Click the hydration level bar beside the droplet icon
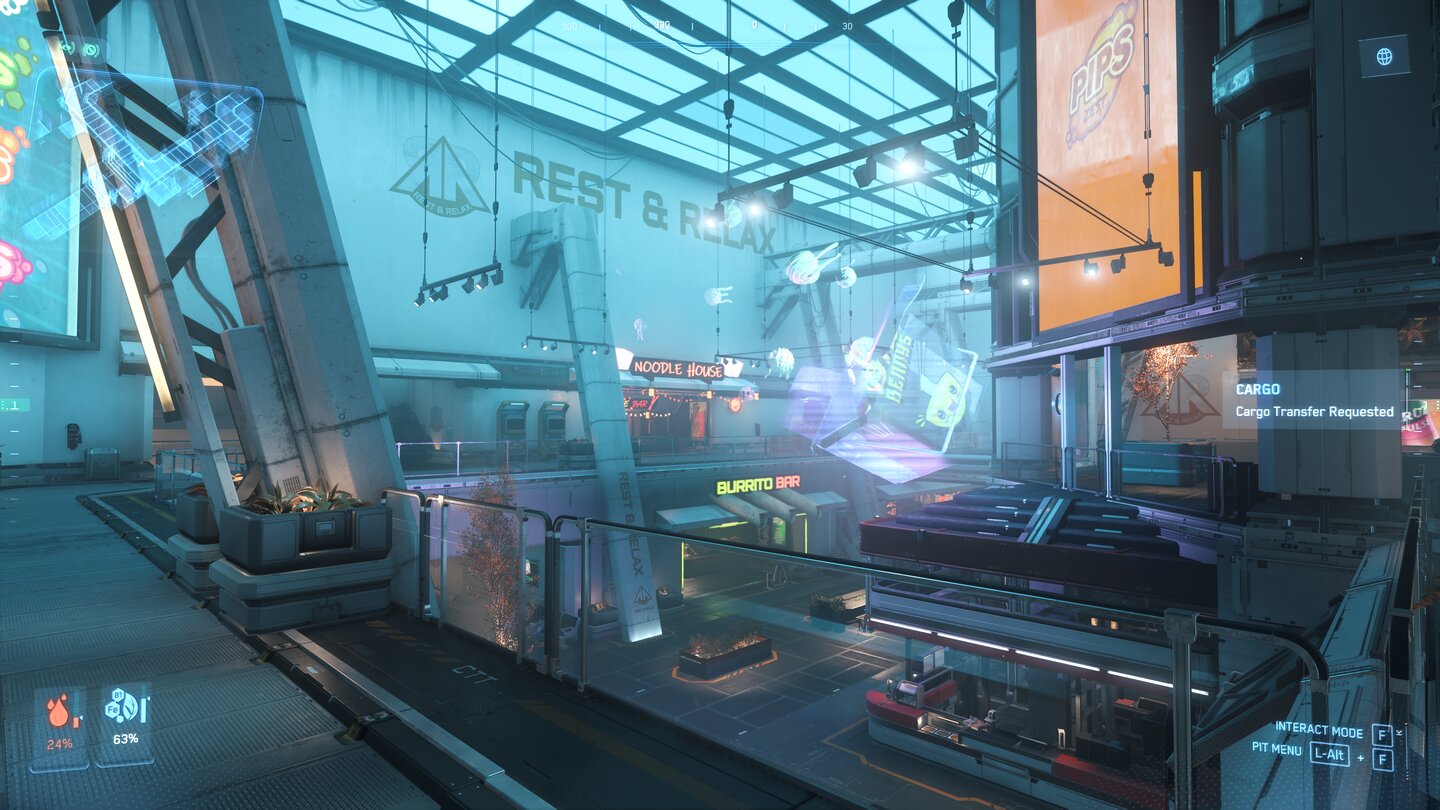Image resolution: width=1440 pixels, height=810 pixels. pos(76,721)
